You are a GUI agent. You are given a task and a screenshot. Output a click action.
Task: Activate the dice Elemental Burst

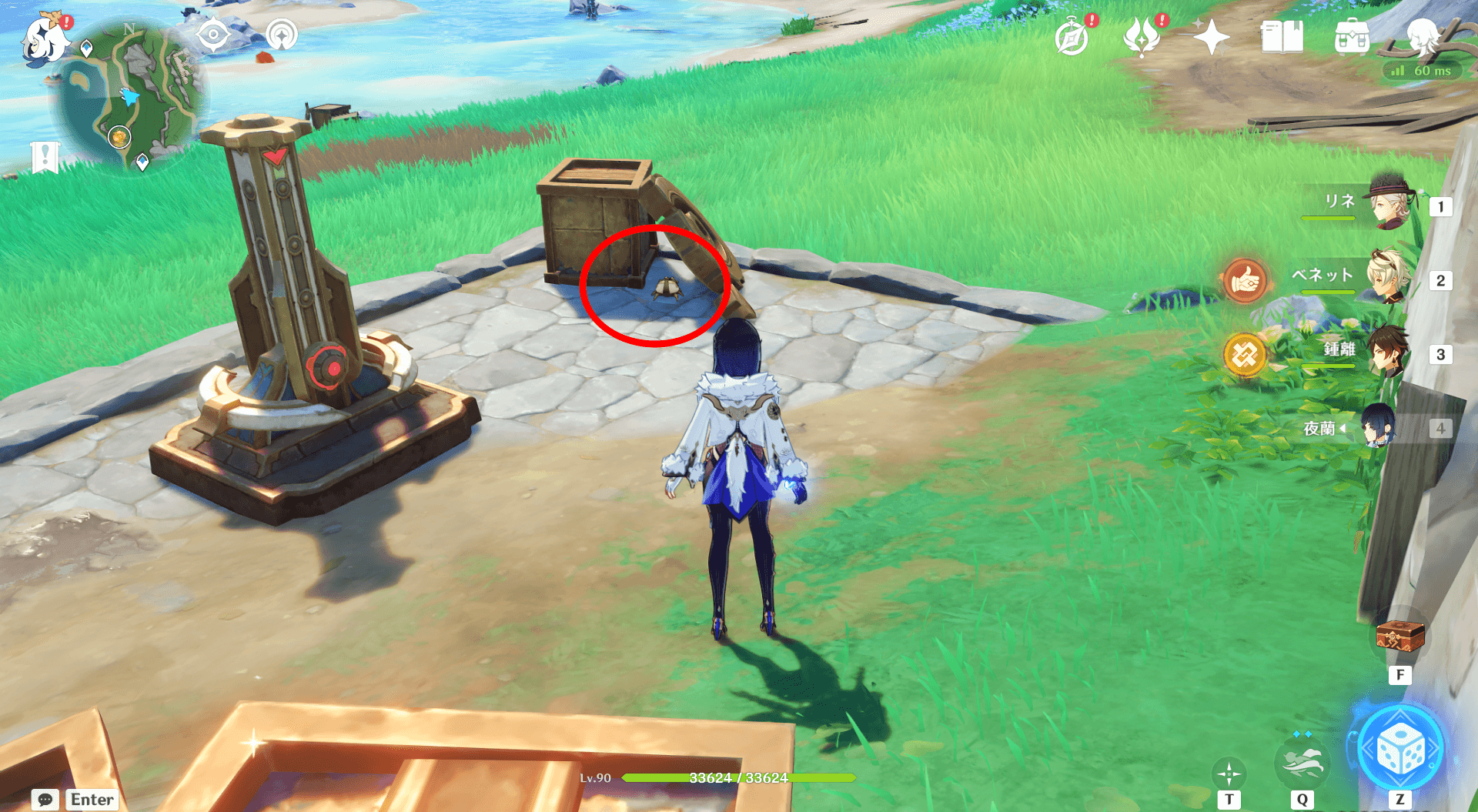coord(1399,750)
